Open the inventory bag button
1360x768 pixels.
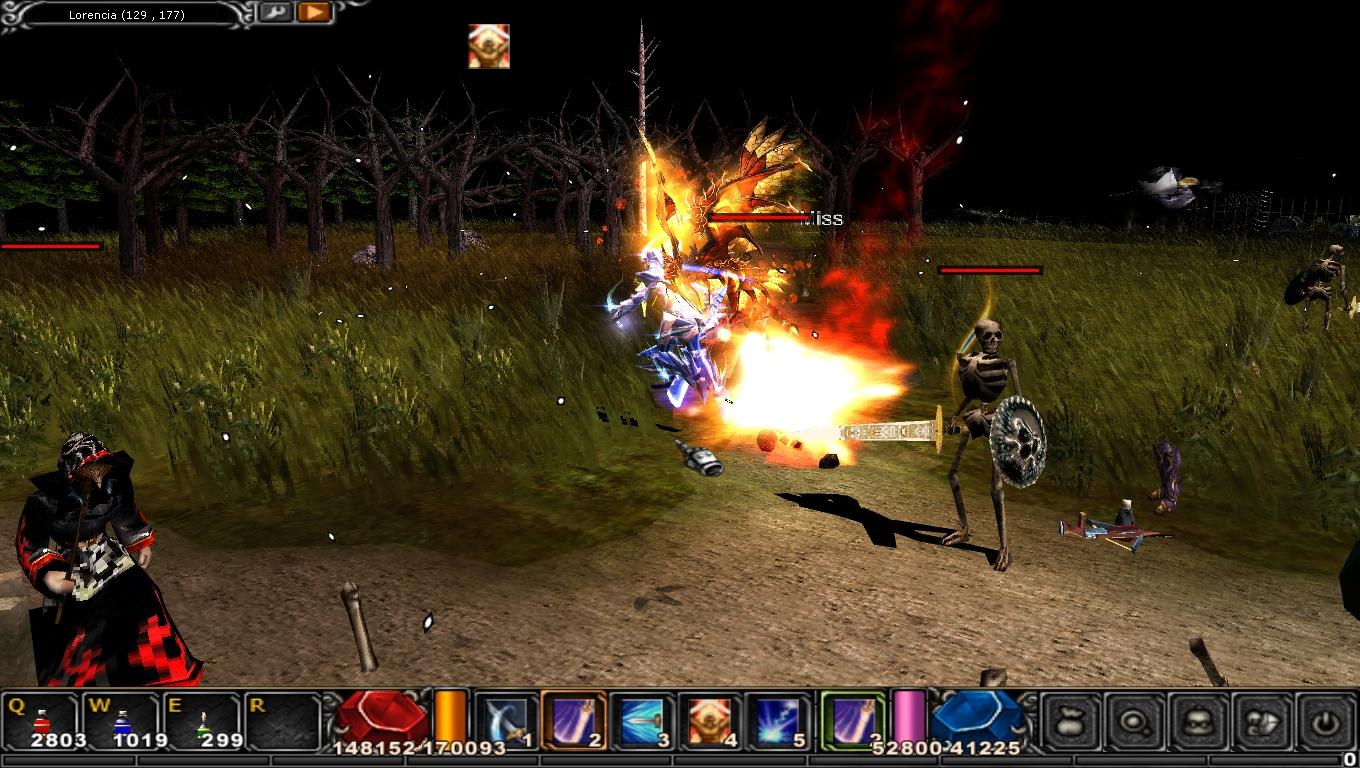coord(1071,720)
